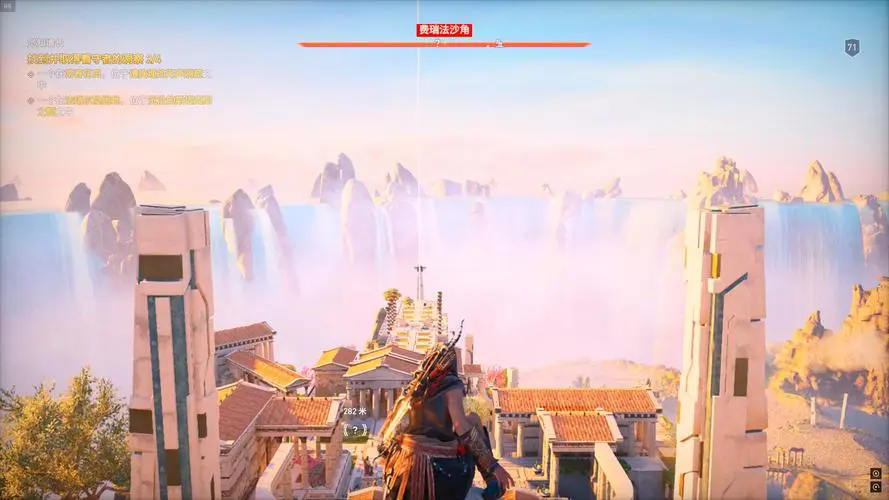Select the 282-meter question mark waypoint marker
Image resolution: width=889 pixels, height=500 pixels.
pos(354,430)
